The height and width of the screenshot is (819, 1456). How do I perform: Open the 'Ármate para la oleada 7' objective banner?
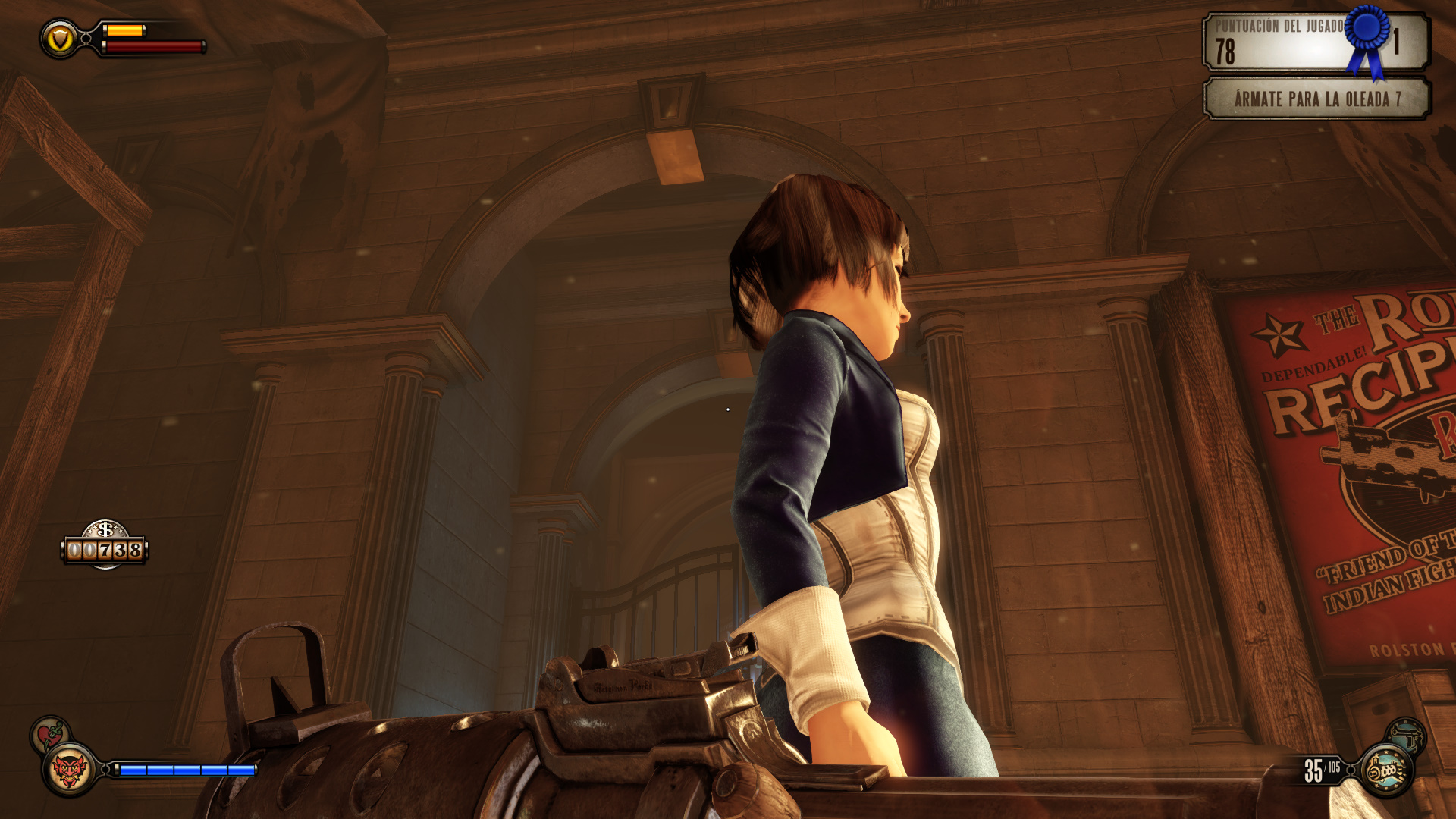pyautogui.click(x=1316, y=99)
